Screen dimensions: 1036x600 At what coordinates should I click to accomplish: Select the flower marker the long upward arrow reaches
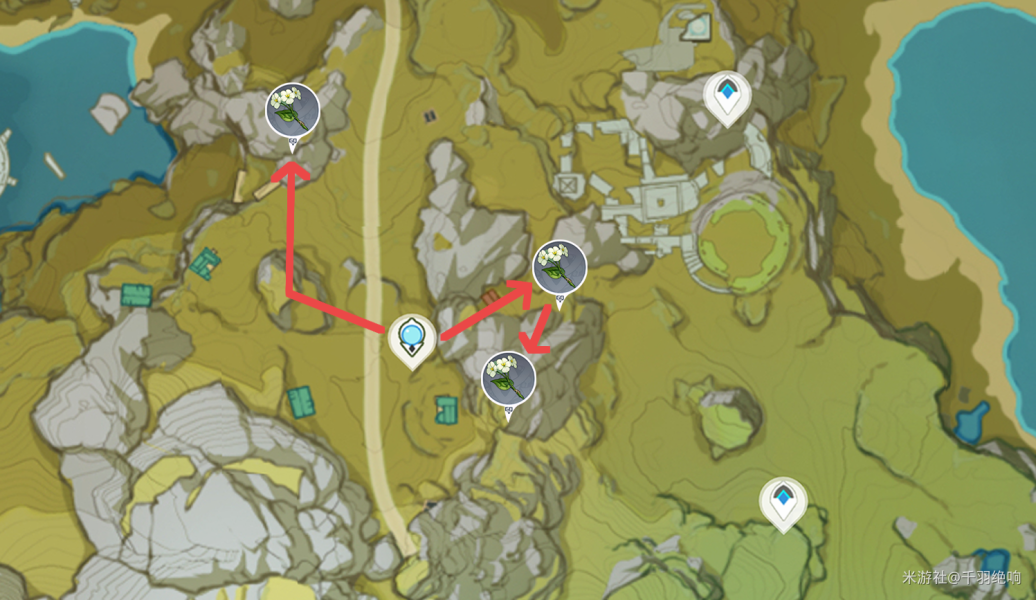point(292,110)
